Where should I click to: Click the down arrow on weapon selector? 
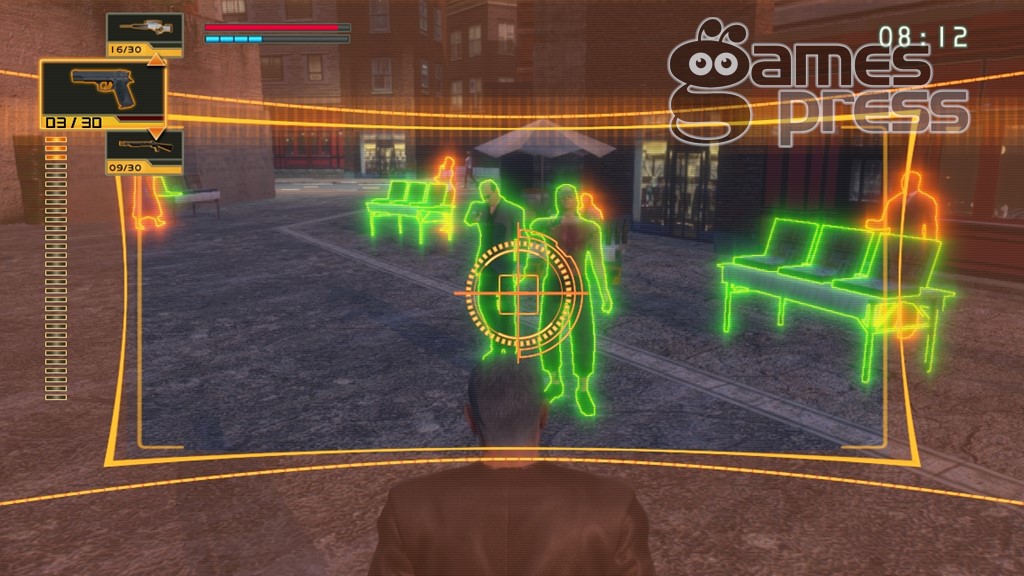pos(155,132)
